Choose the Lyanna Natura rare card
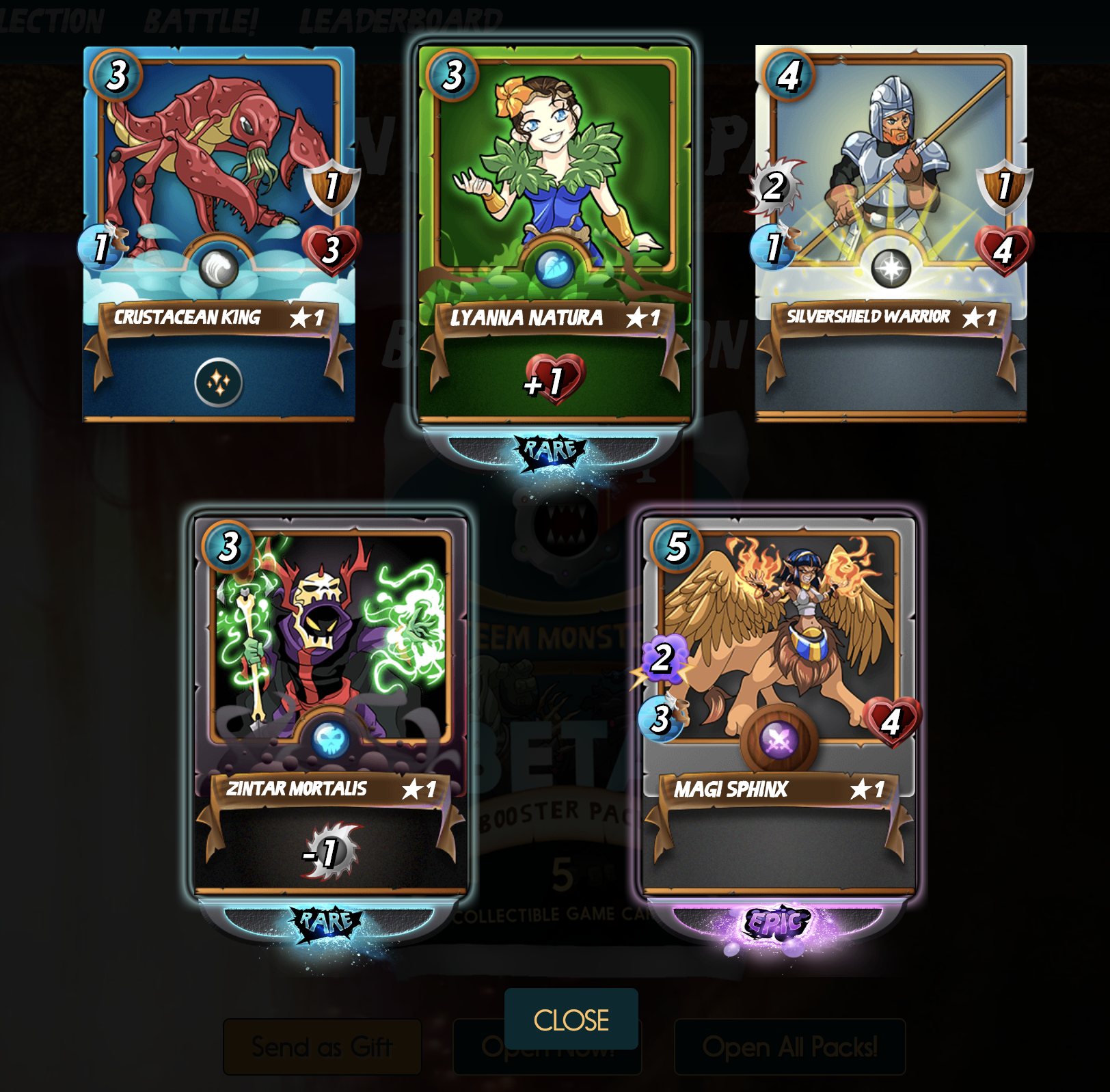The width and height of the screenshot is (1110, 1092). (554, 234)
